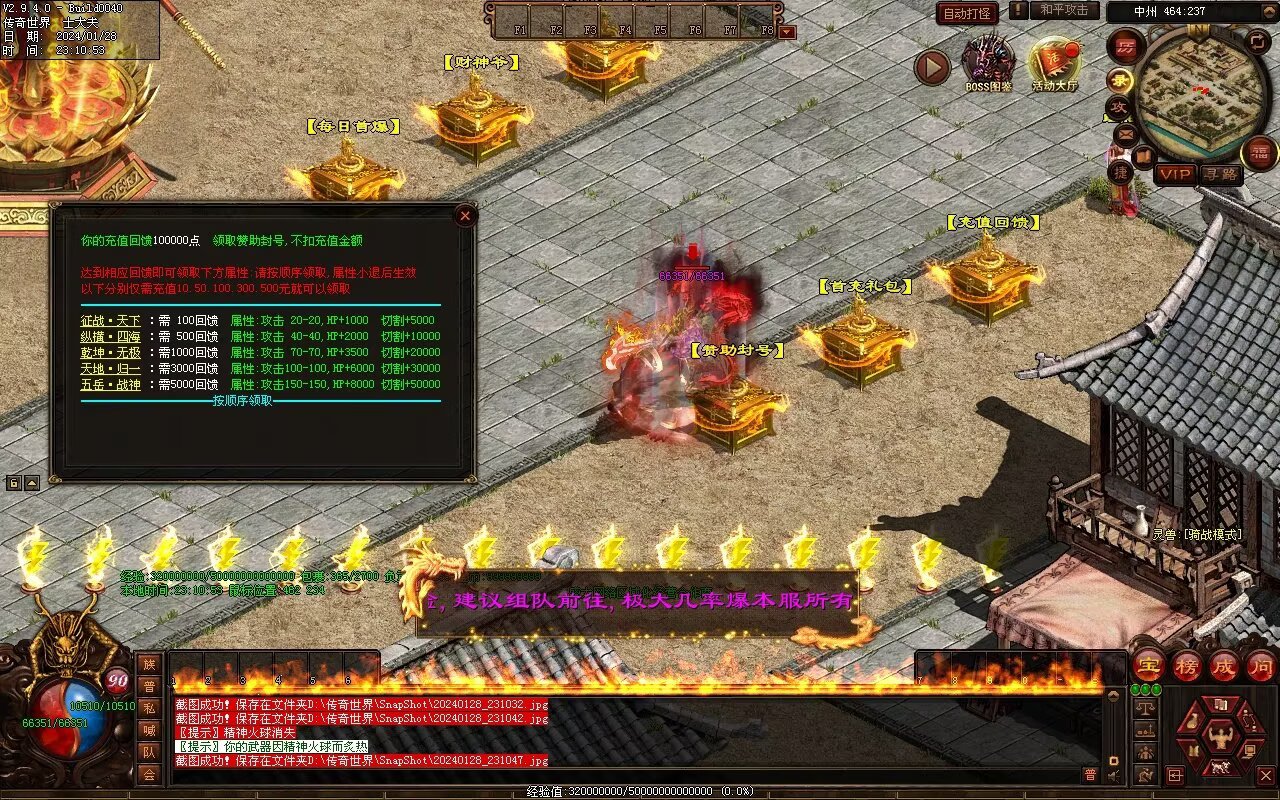Click the round play arrow button
This screenshot has width=1280, height=800.
coord(932,67)
